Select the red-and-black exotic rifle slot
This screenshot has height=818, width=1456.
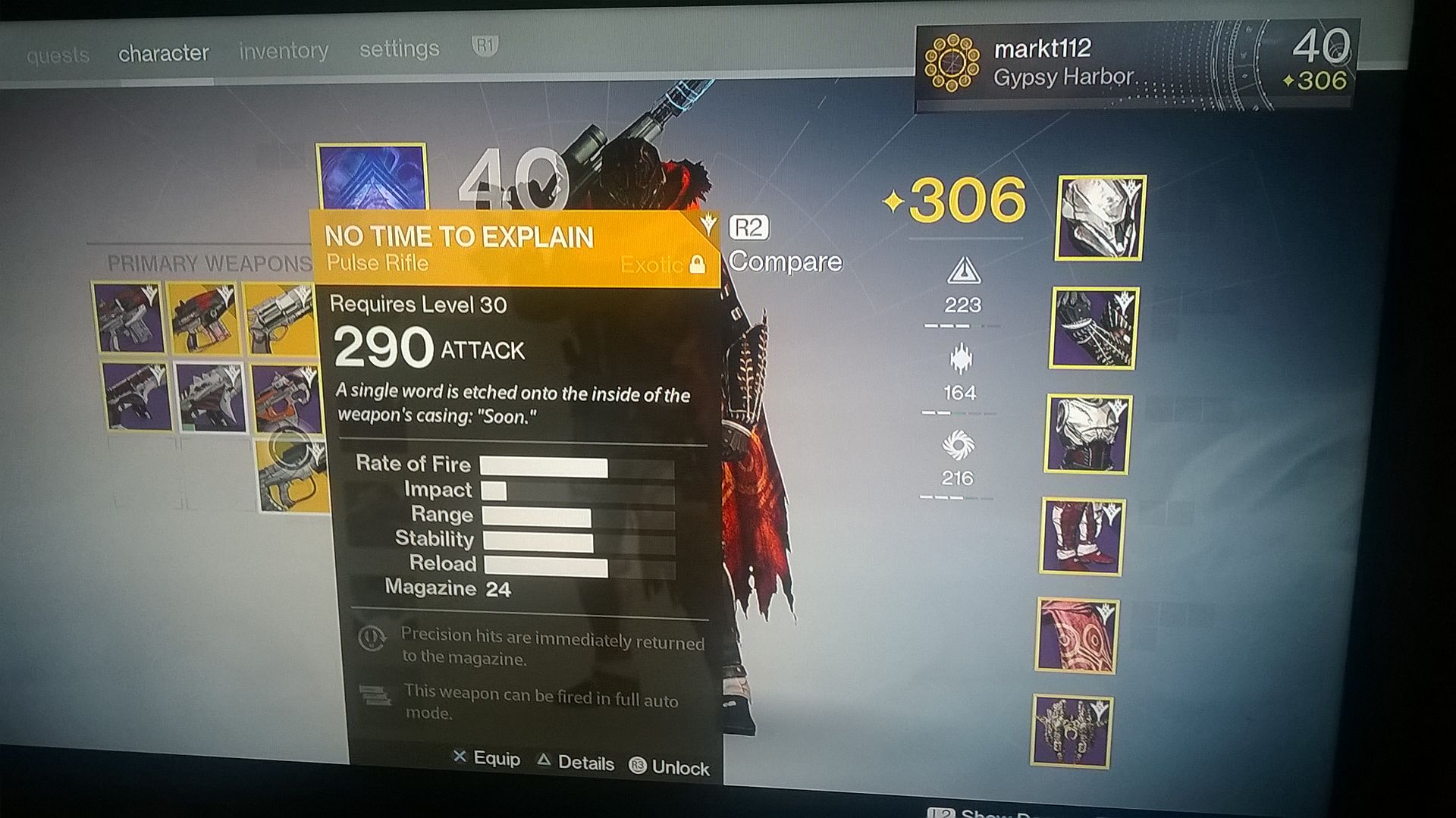[203, 318]
